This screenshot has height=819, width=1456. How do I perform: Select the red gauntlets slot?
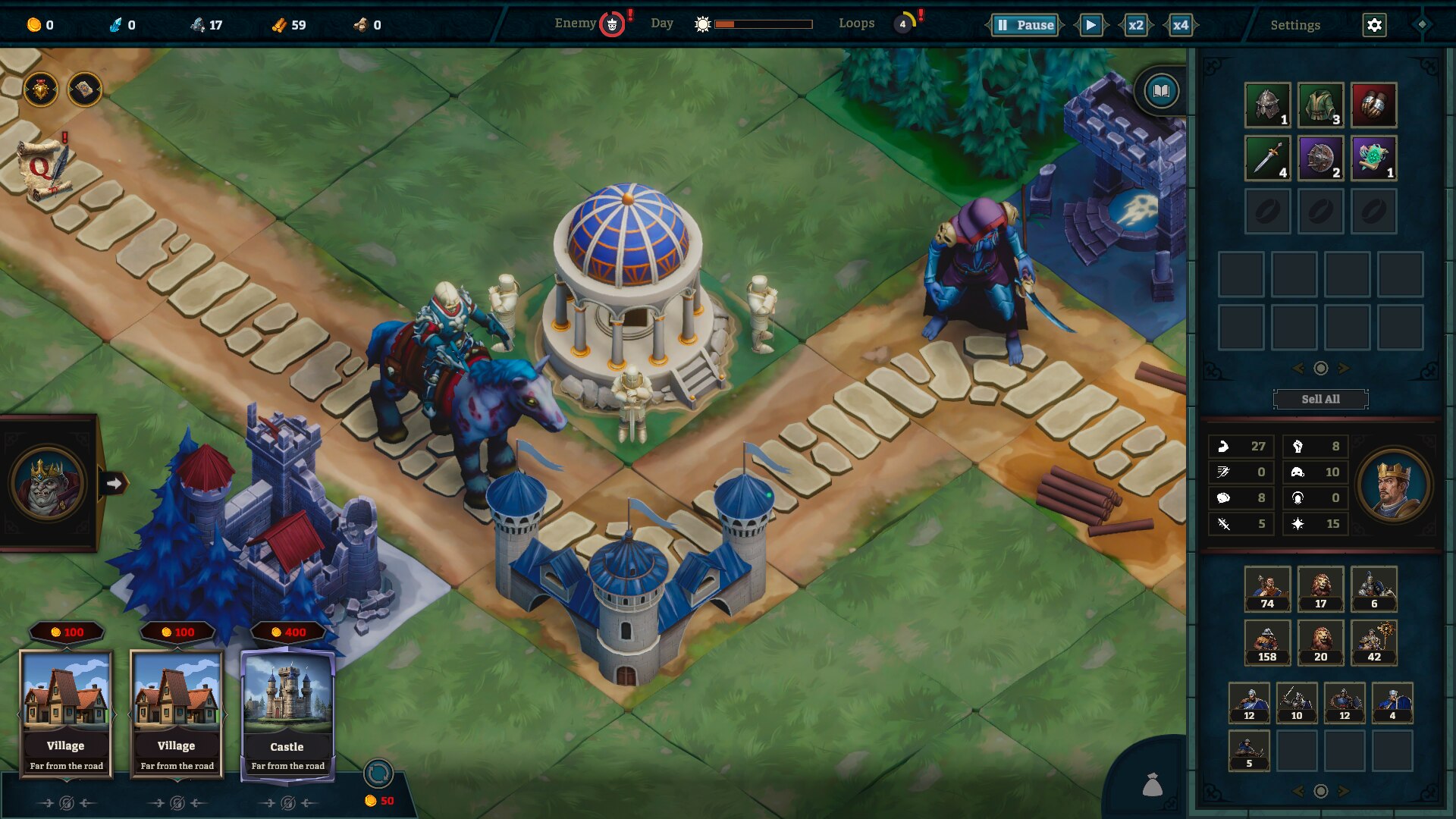click(1373, 105)
